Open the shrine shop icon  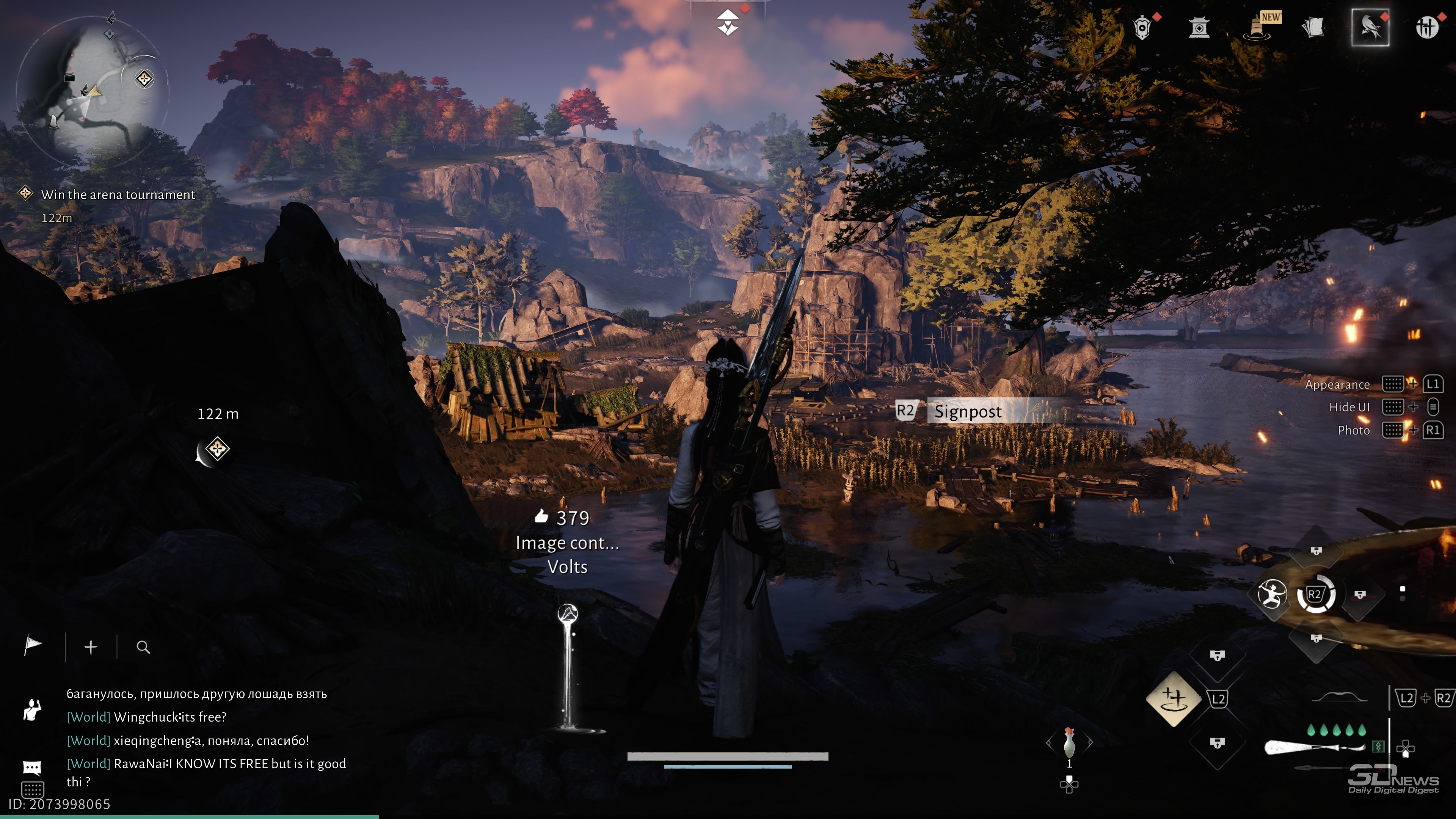[1199, 27]
